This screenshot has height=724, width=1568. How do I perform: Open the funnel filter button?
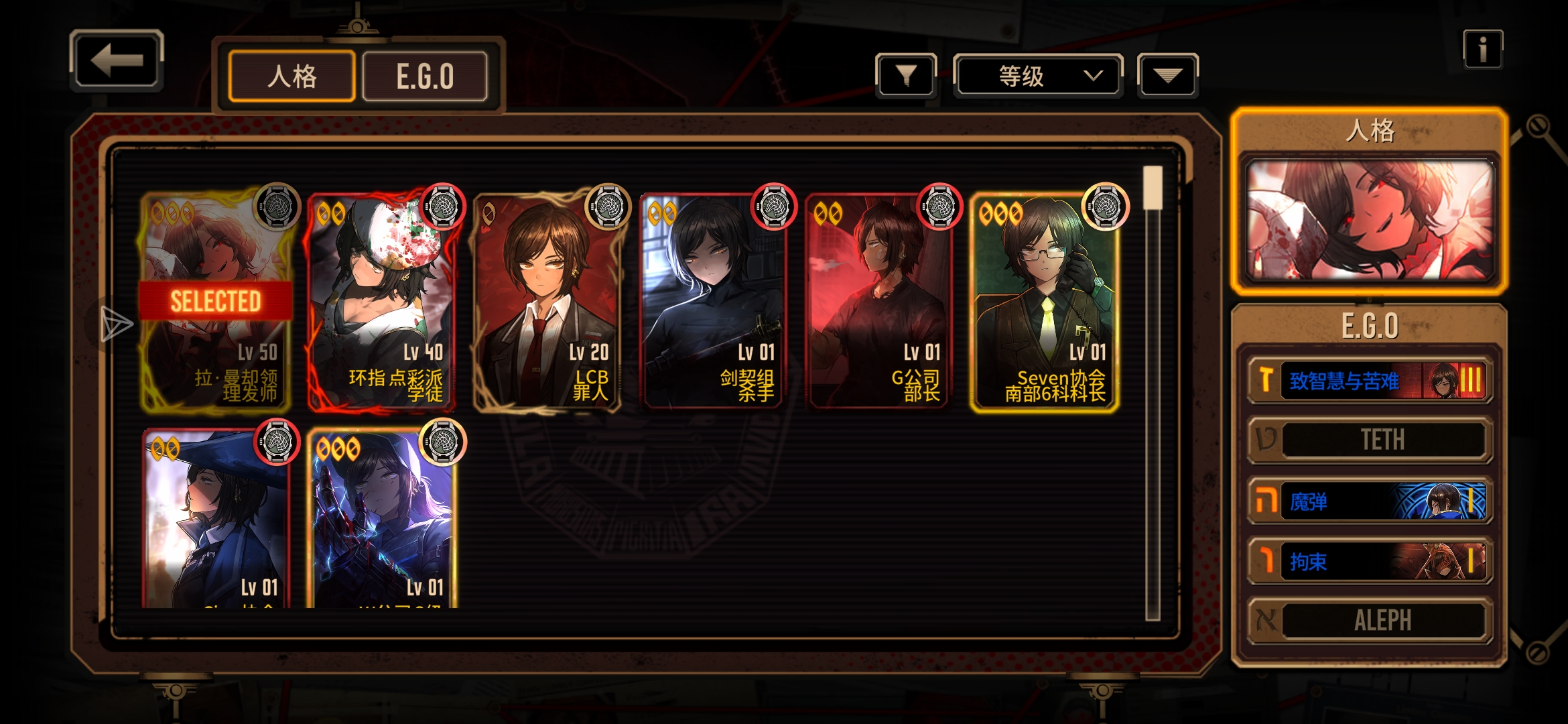point(906,76)
